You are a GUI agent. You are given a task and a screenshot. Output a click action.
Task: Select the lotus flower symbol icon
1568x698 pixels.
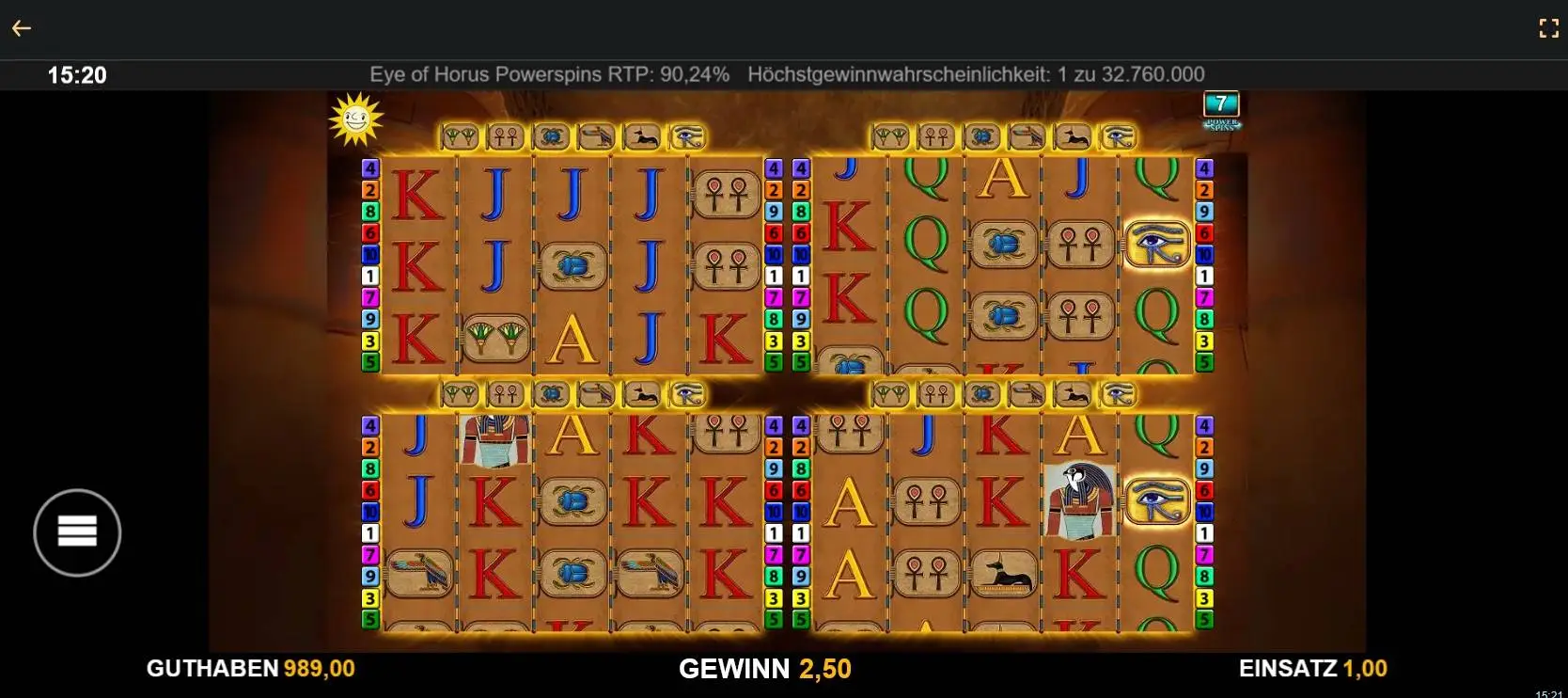click(x=461, y=136)
